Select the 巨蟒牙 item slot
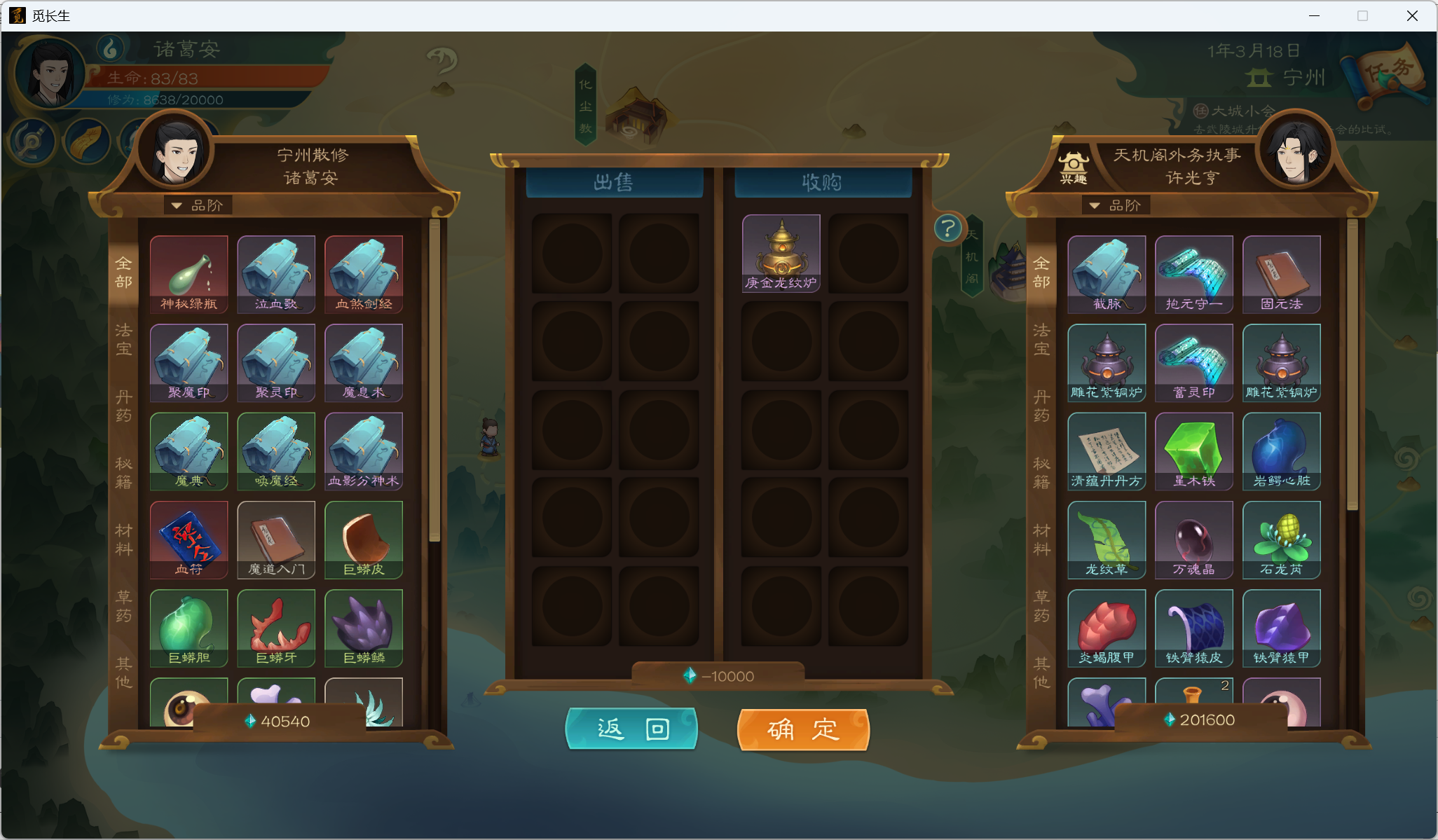1438x840 pixels. tap(276, 627)
